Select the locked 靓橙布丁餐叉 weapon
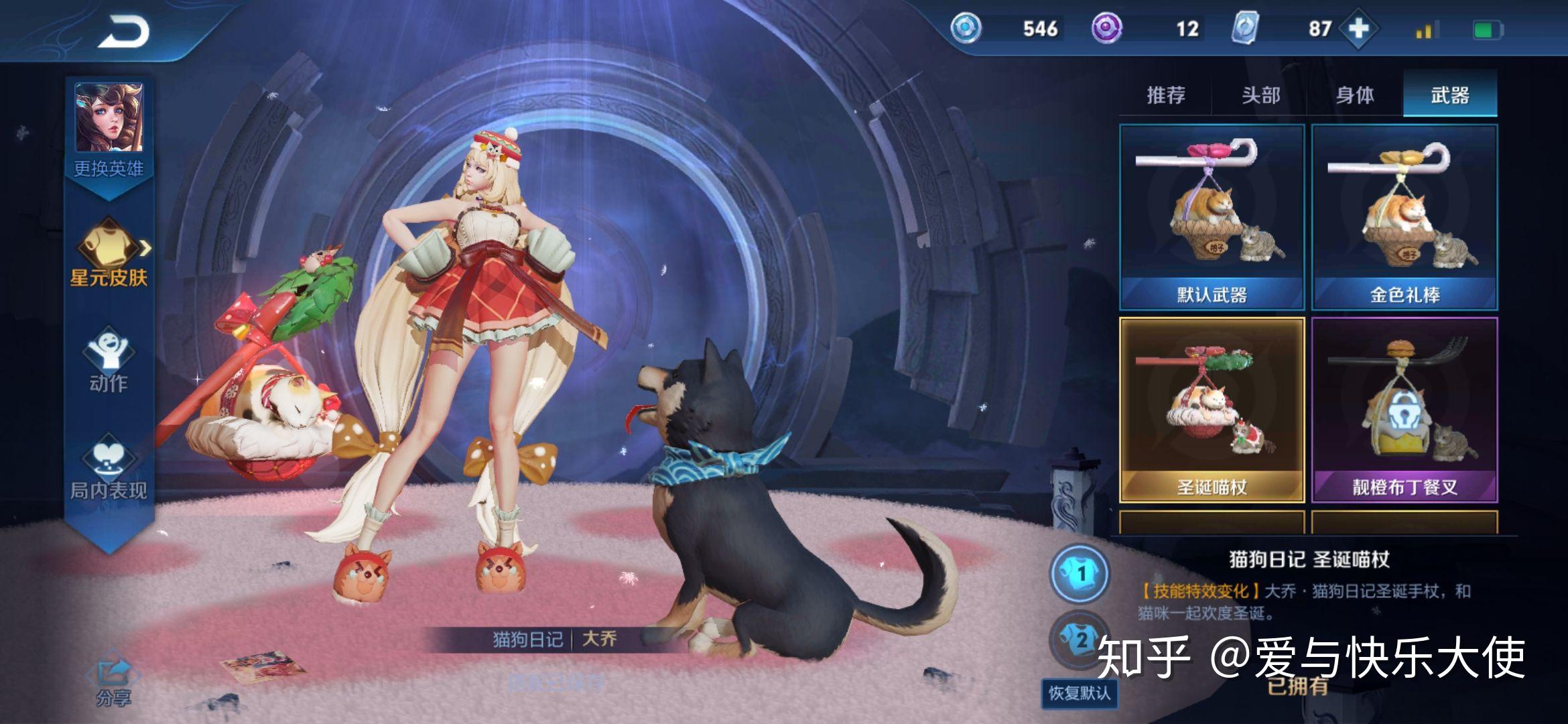The height and width of the screenshot is (724, 1568). pyautogui.click(x=1404, y=410)
